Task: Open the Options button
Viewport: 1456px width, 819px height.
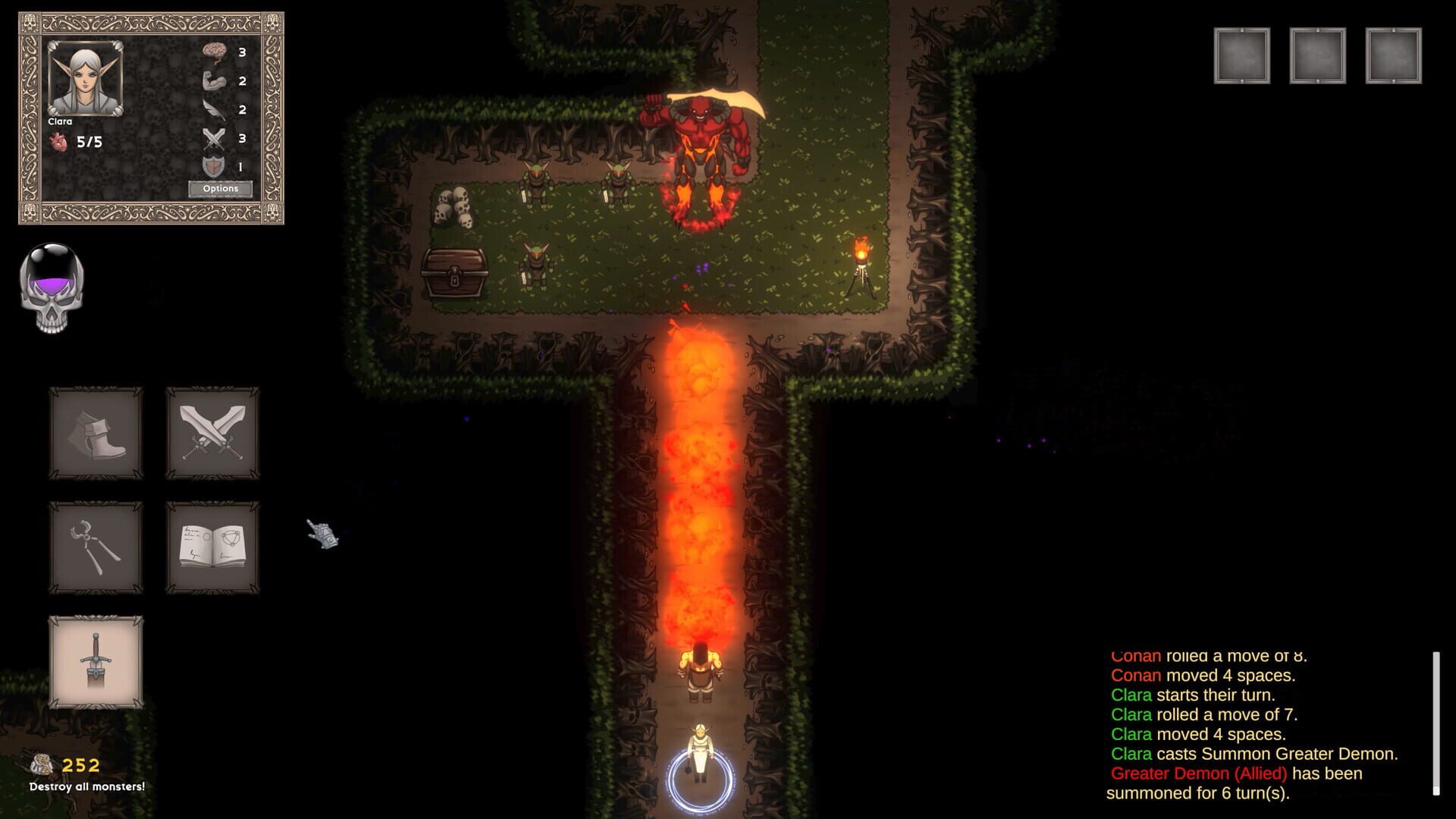Action: (x=221, y=187)
